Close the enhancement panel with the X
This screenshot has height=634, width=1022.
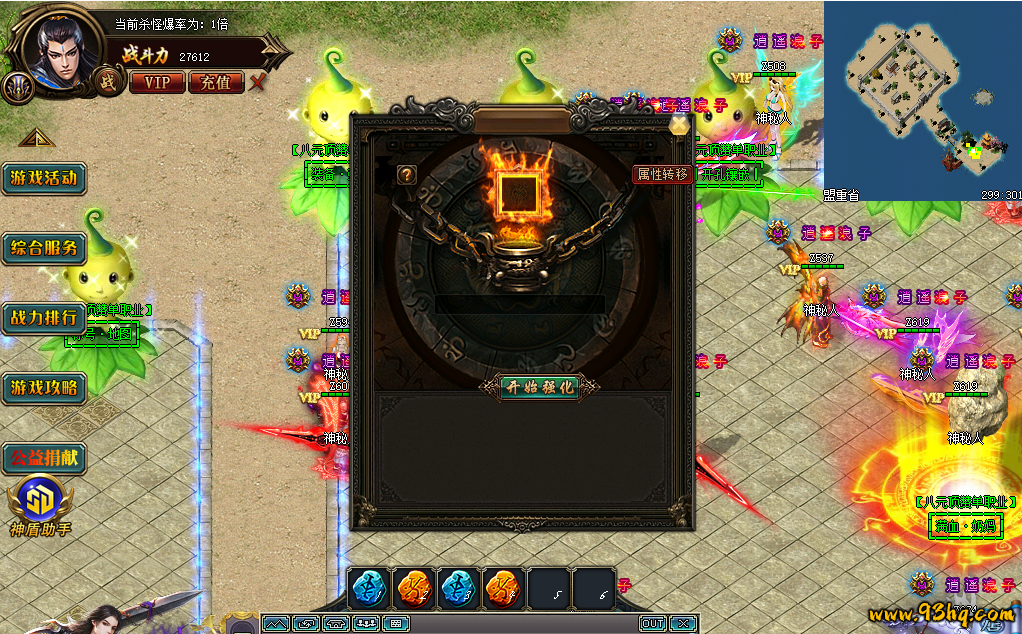pos(680,124)
